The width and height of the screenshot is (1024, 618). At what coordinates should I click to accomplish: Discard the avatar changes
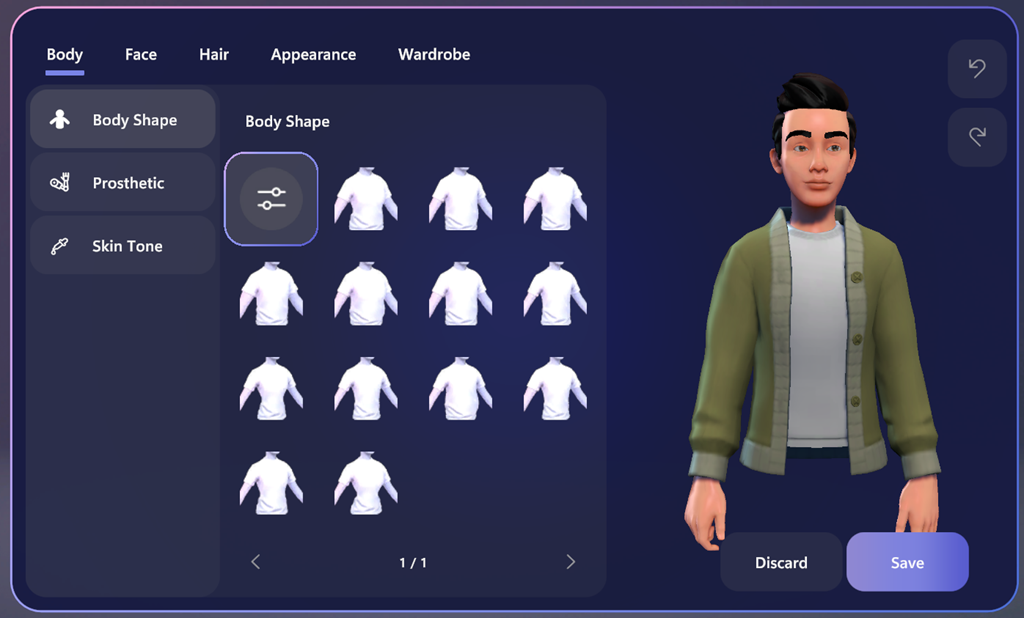click(781, 562)
